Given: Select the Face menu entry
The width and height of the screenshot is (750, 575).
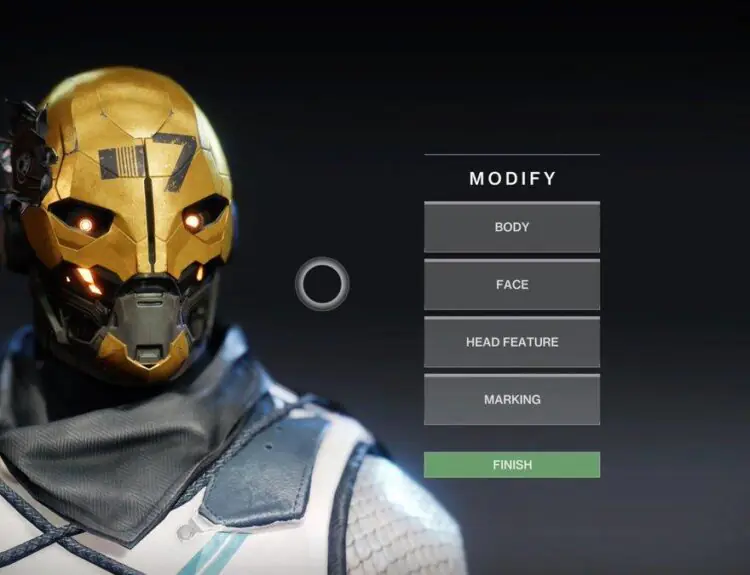Looking at the screenshot, I should point(512,285).
